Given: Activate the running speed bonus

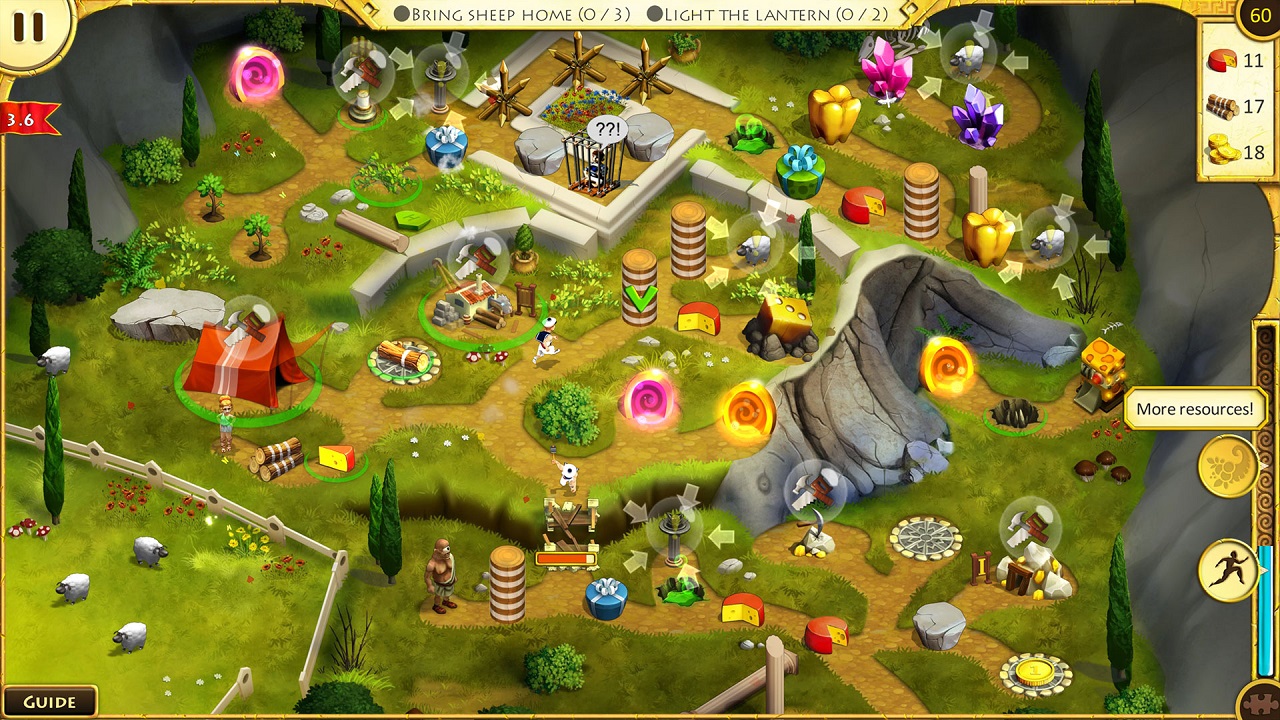Looking at the screenshot, I should coord(1232,570).
